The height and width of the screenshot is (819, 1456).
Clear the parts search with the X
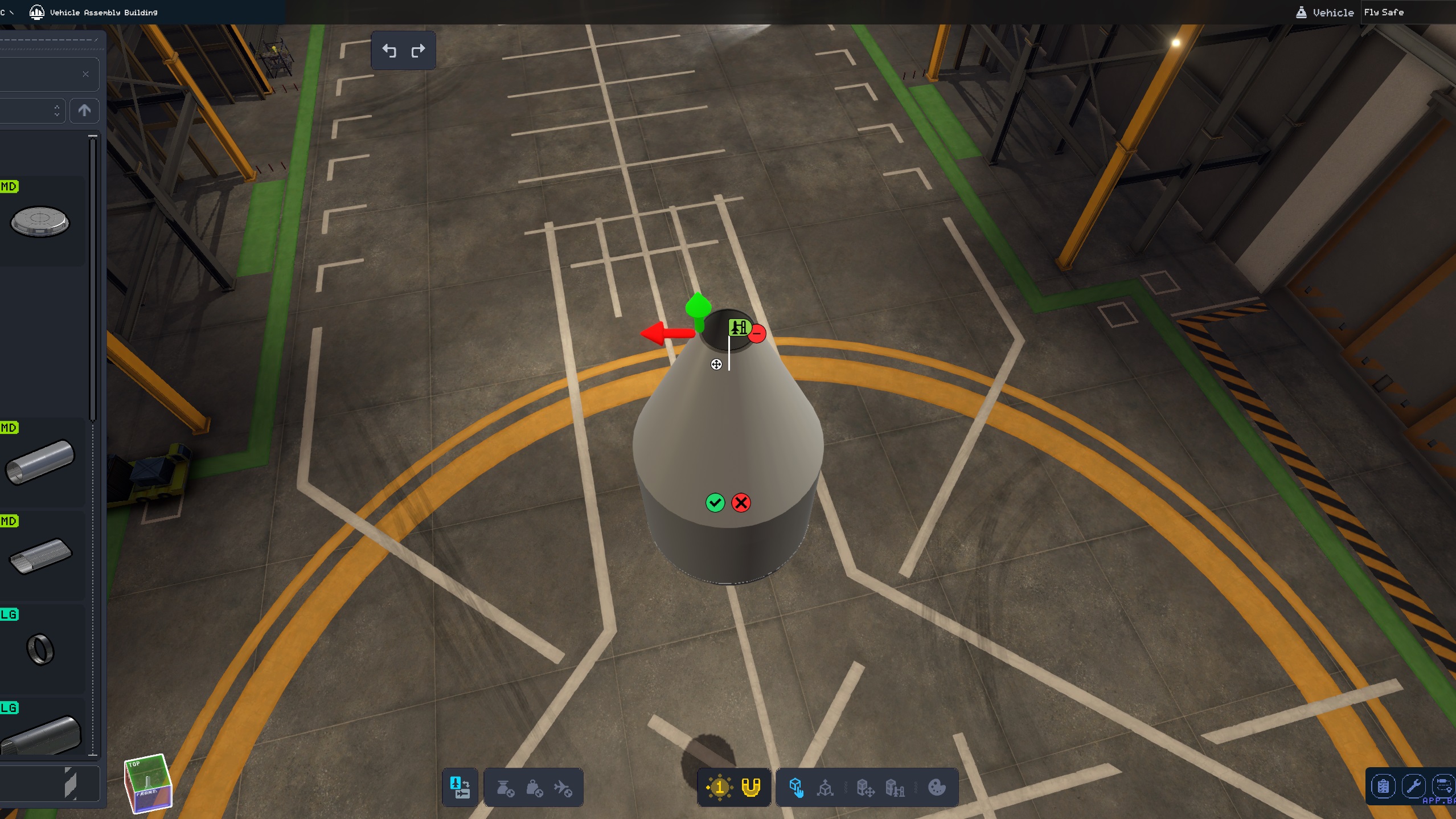tap(85, 74)
